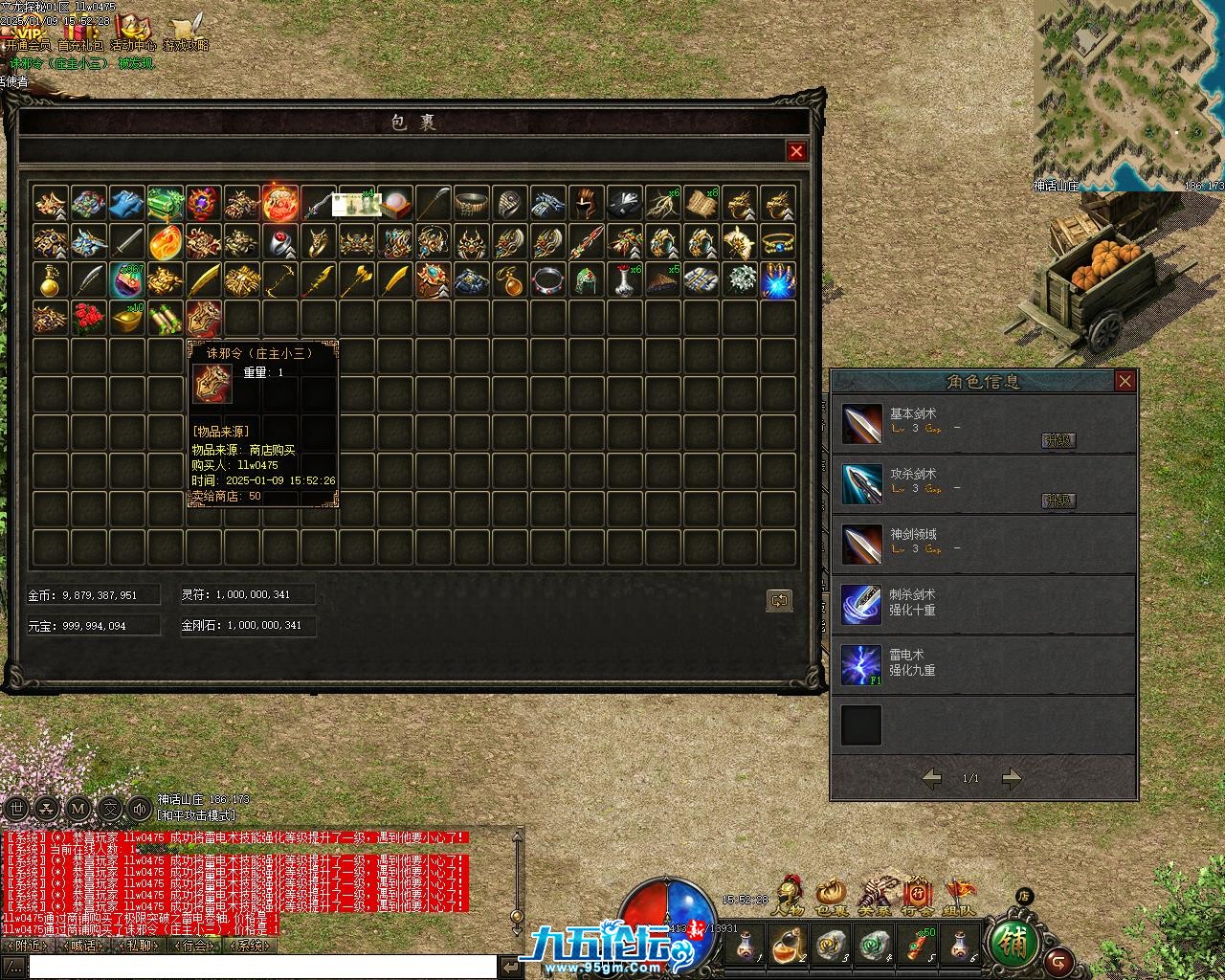Click the bag sort button

779,601
